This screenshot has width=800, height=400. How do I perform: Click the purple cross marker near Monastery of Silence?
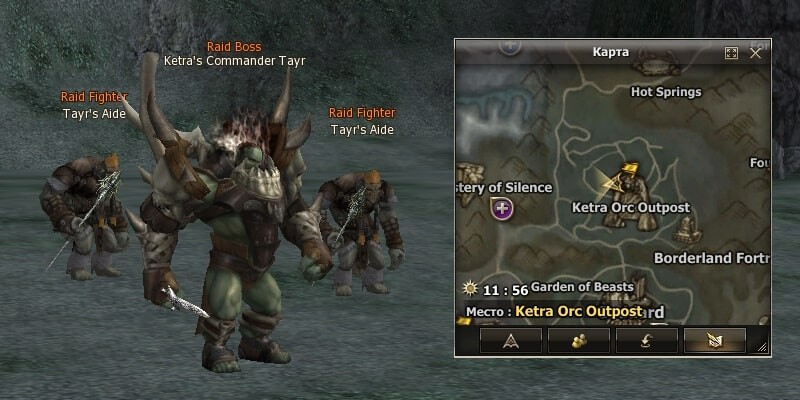pos(502,208)
